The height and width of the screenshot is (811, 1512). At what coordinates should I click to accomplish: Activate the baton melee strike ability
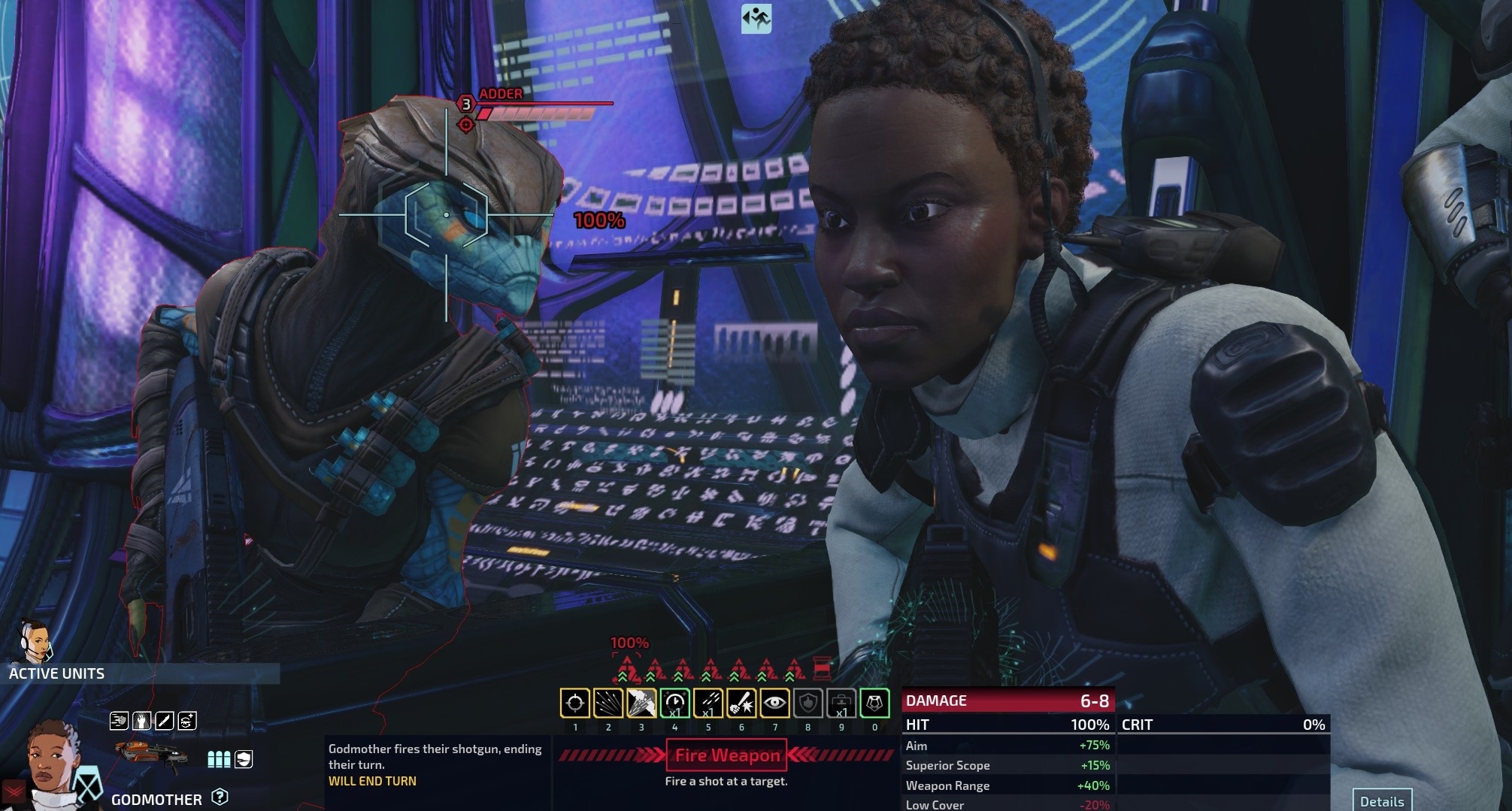tap(741, 704)
